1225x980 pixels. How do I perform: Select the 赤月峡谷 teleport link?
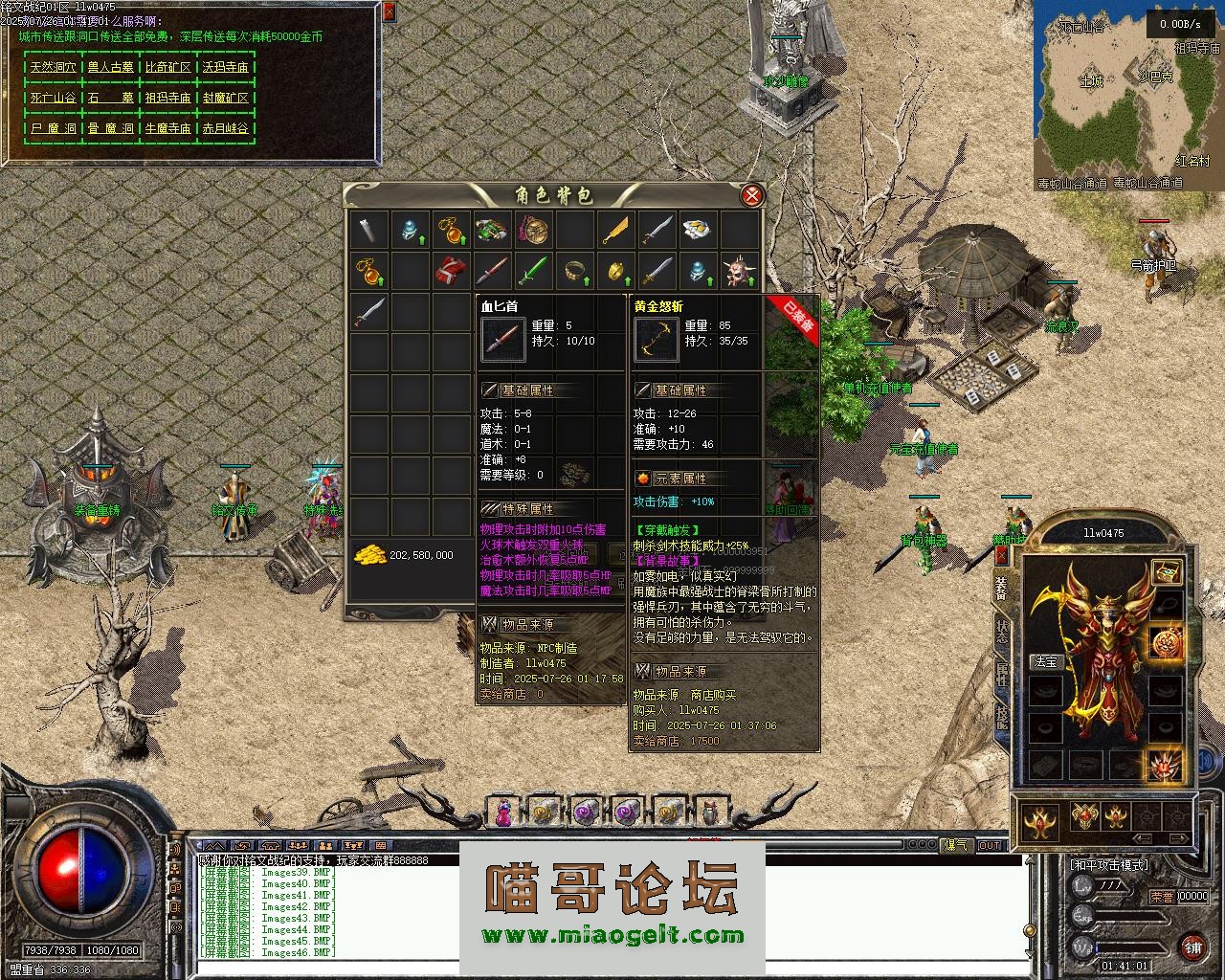coord(225,127)
